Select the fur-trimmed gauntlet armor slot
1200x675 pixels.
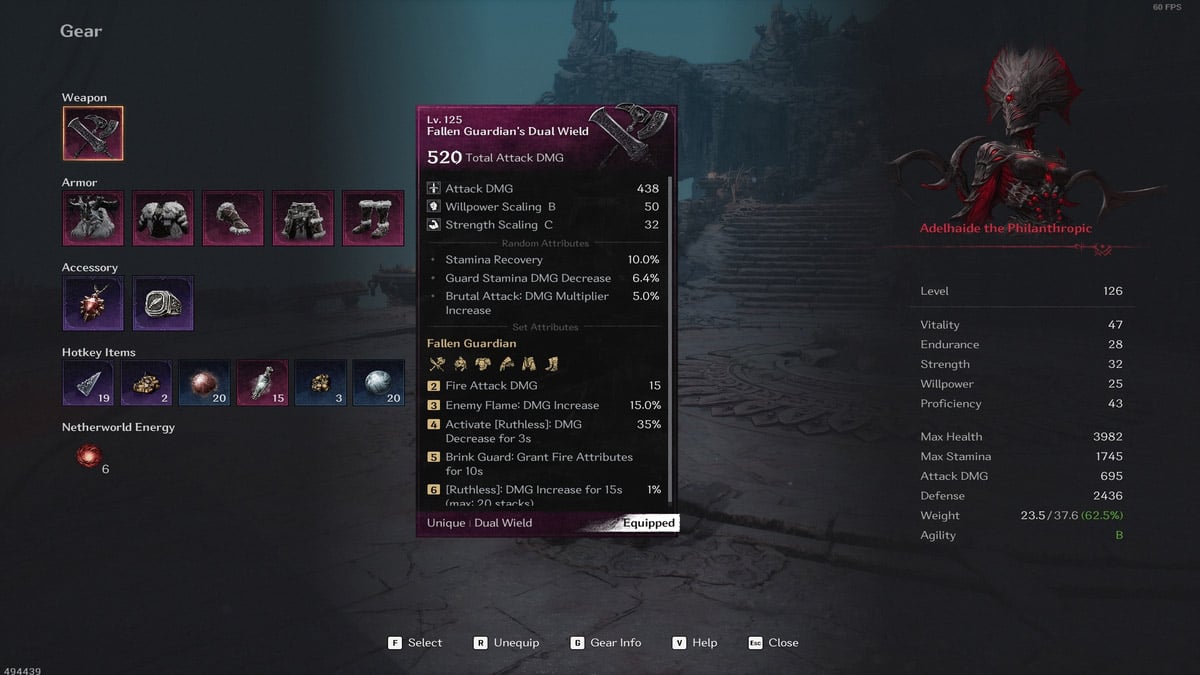tap(233, 218)
